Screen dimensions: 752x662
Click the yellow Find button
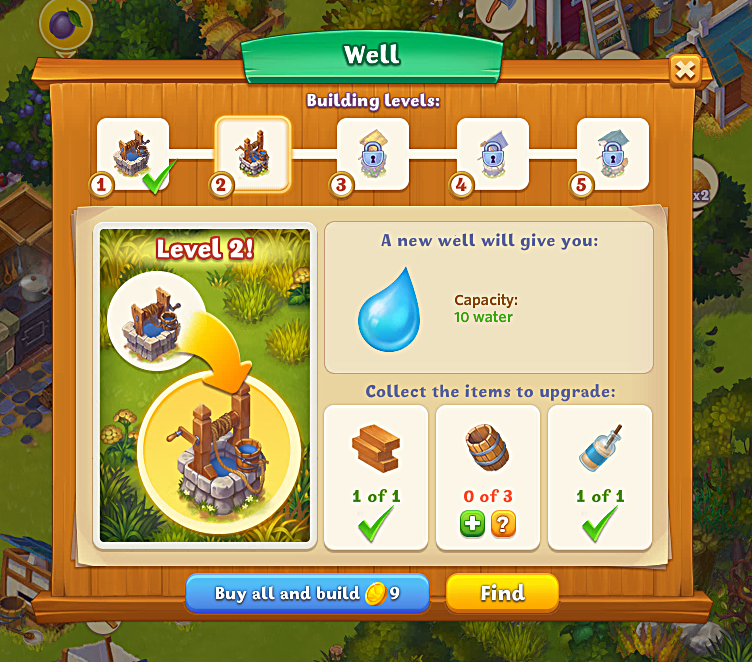(x=502, y=593)
